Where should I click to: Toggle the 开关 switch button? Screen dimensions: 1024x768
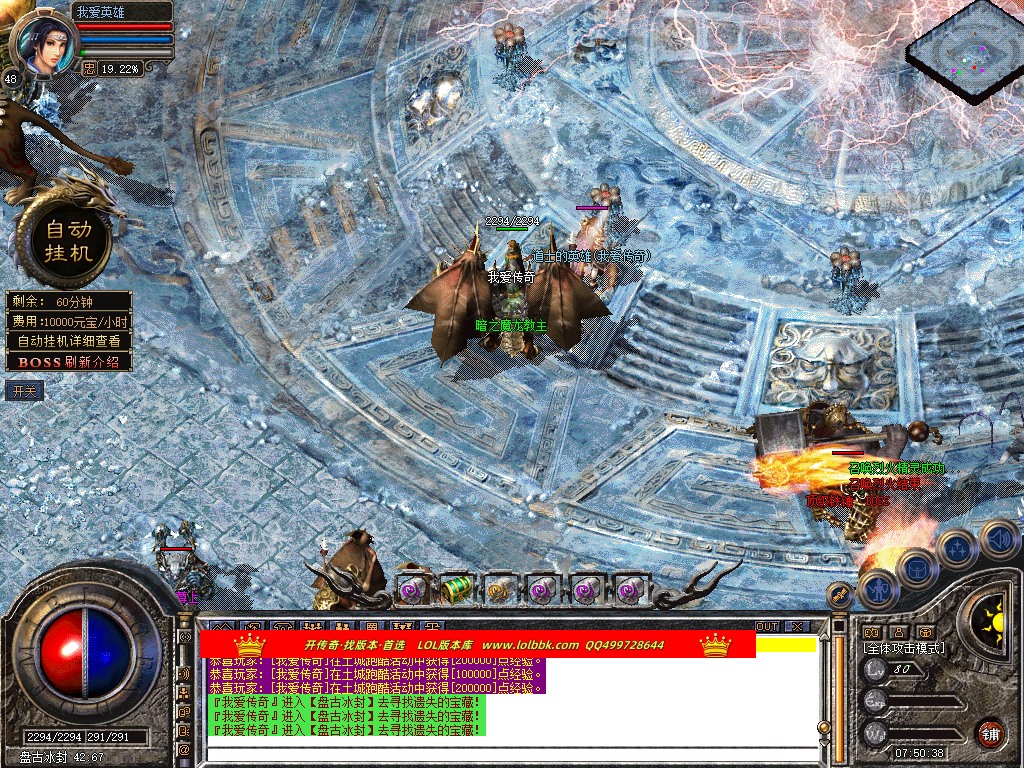pos(24,390)
